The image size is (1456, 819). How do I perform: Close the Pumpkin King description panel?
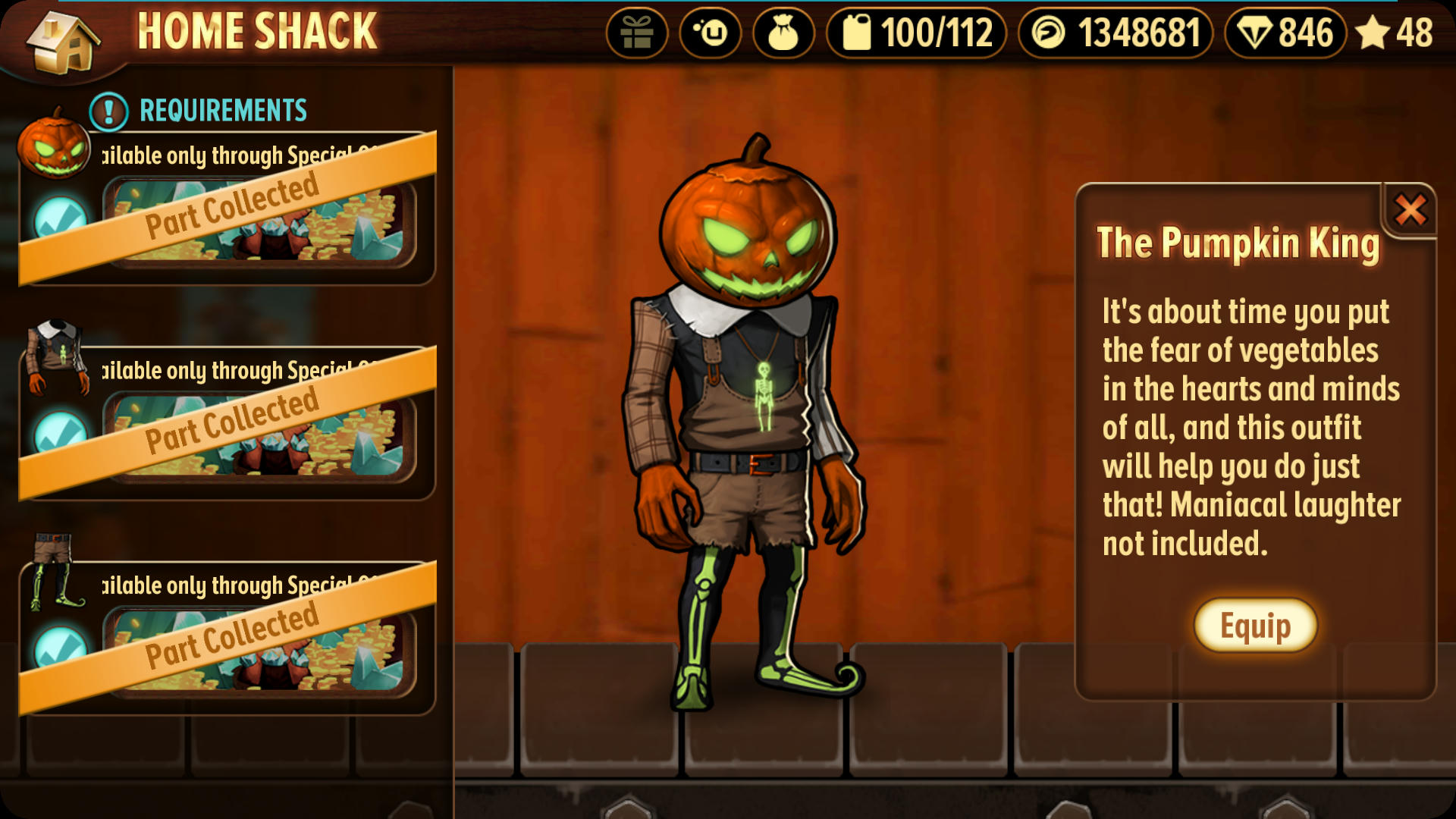tap(1410, 210)
